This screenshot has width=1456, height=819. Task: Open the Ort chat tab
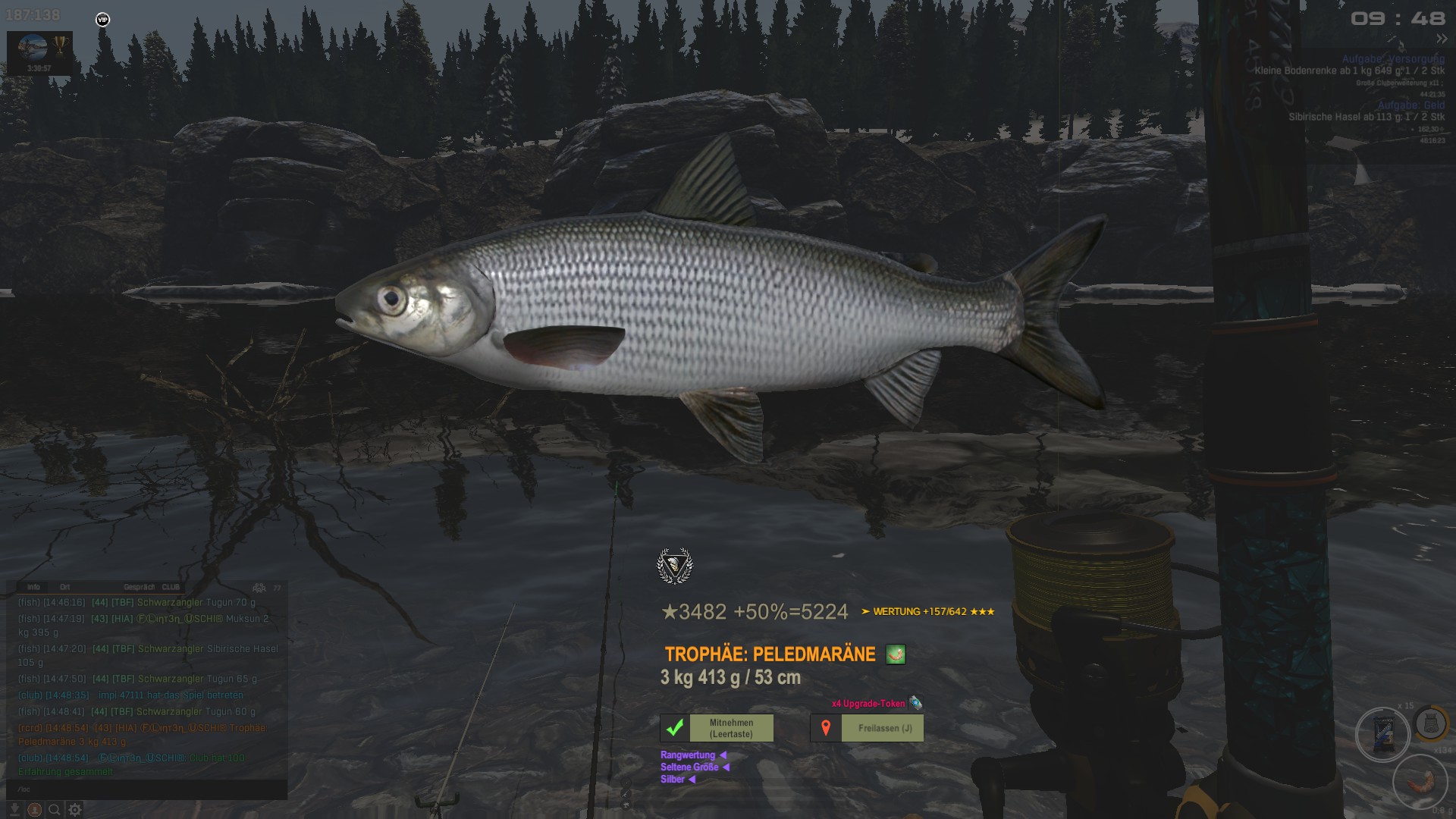[x=65, y=587]
